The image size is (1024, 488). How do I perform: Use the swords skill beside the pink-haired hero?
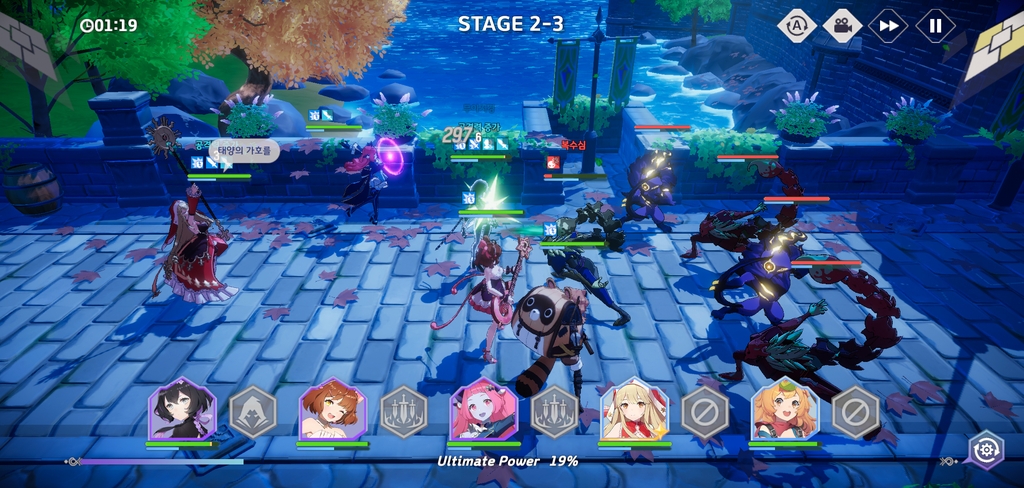pos(555,411)
